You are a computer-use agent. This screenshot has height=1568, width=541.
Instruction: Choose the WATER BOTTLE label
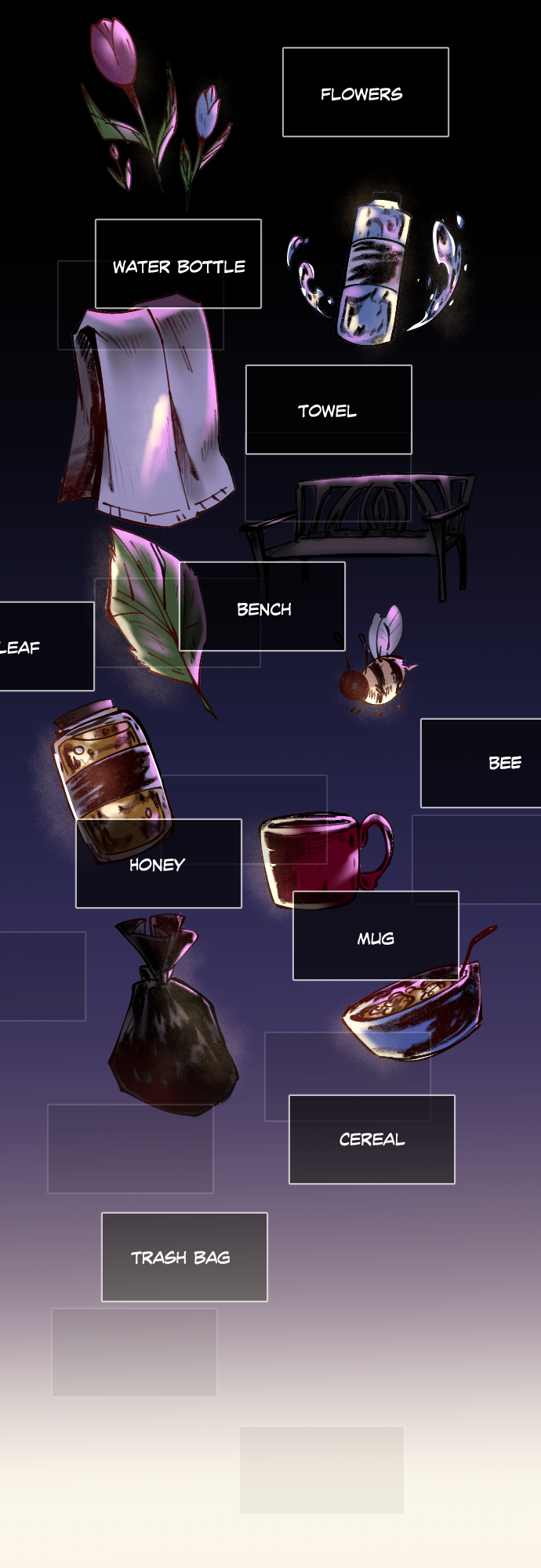178,264
